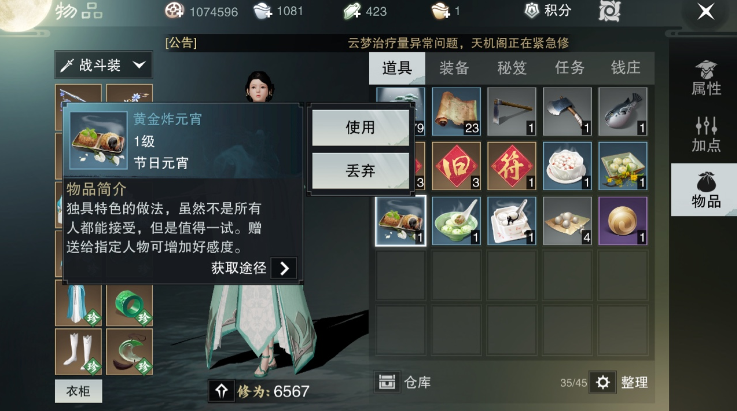Go to the 钱庄 tab

(626, 68)
